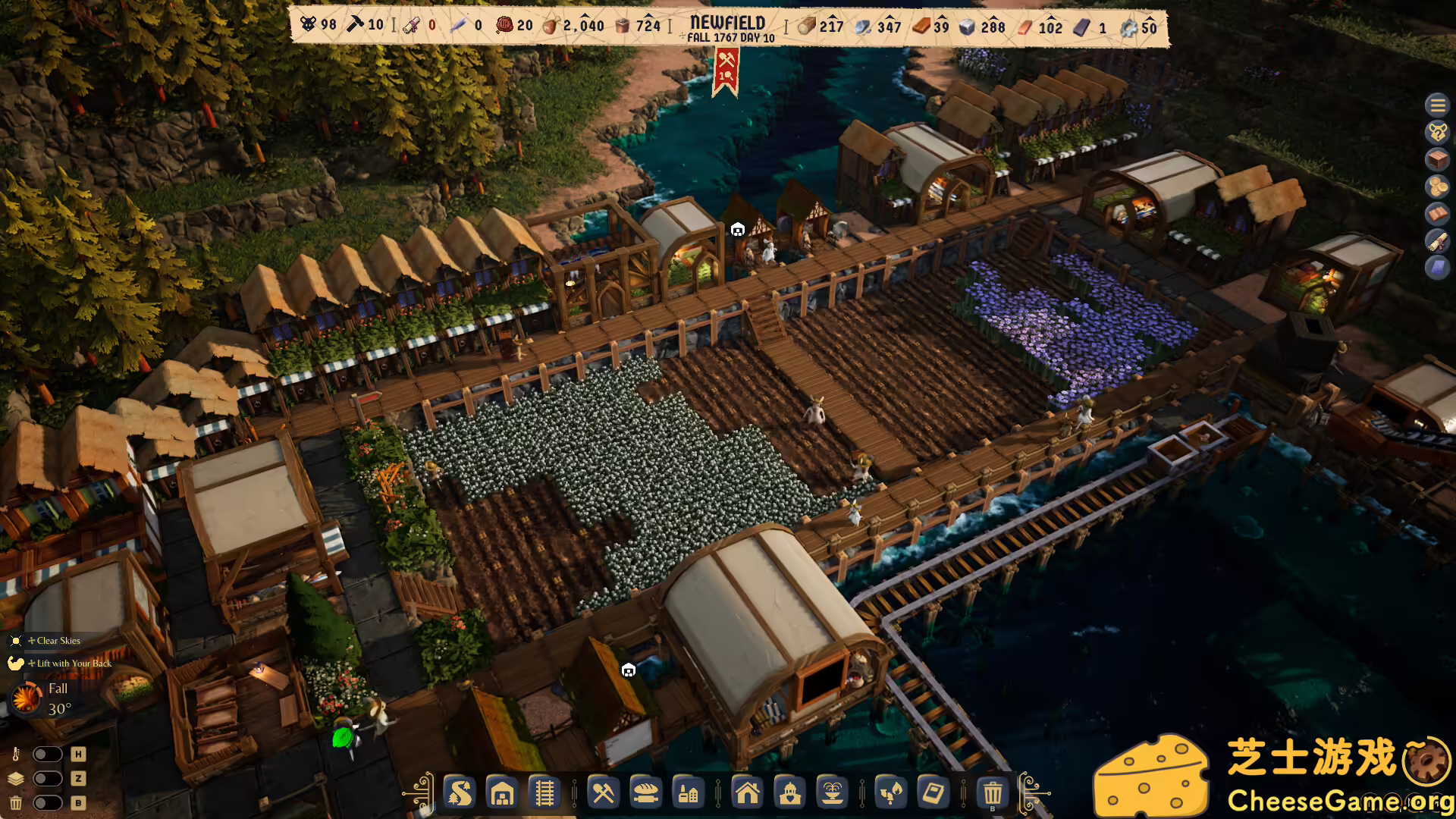The image size is (1456, 819).
Task: Open the scroll panel
Action: [1437, 241]
